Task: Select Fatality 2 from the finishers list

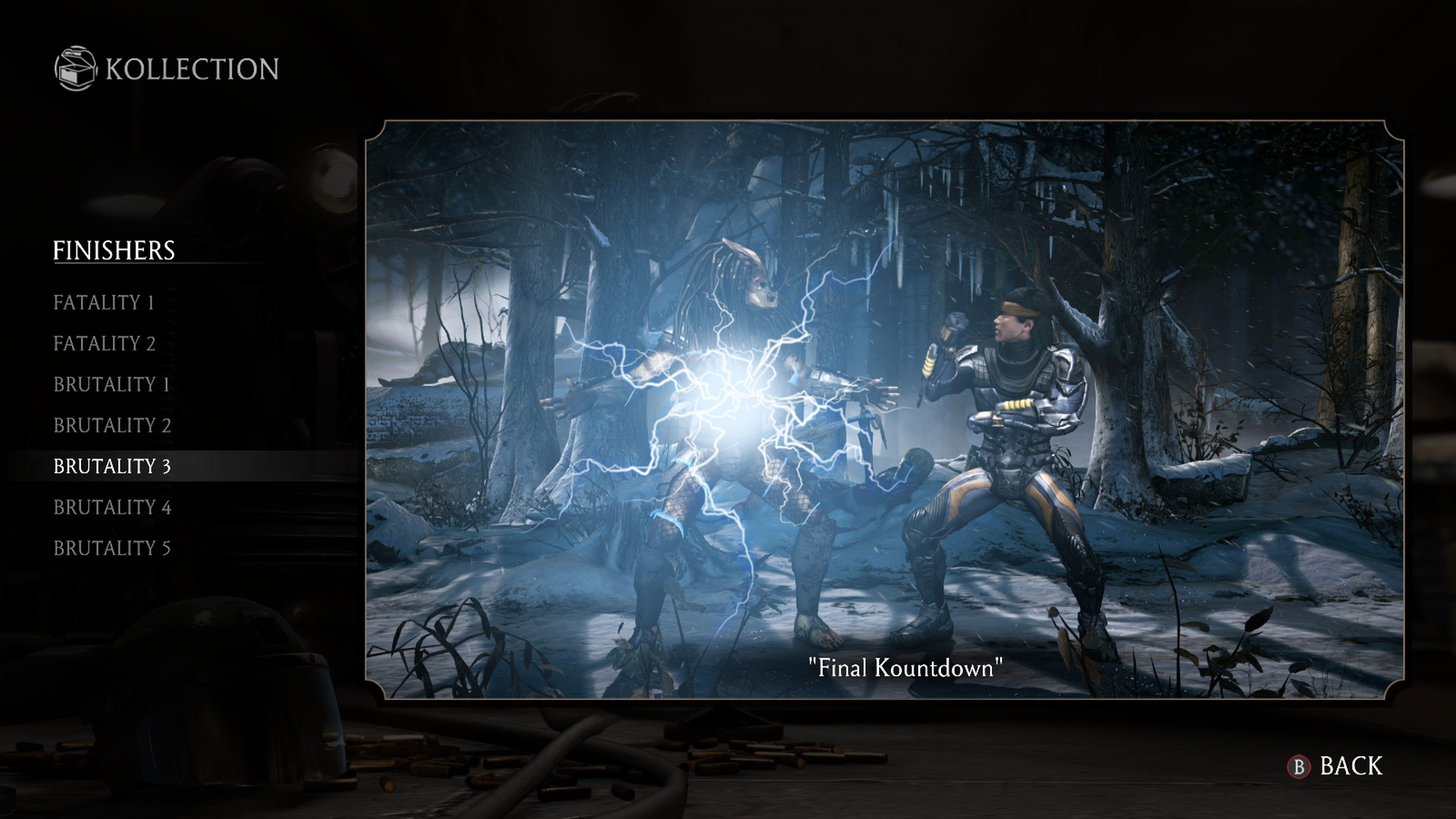Action: [x=104, y=344]
